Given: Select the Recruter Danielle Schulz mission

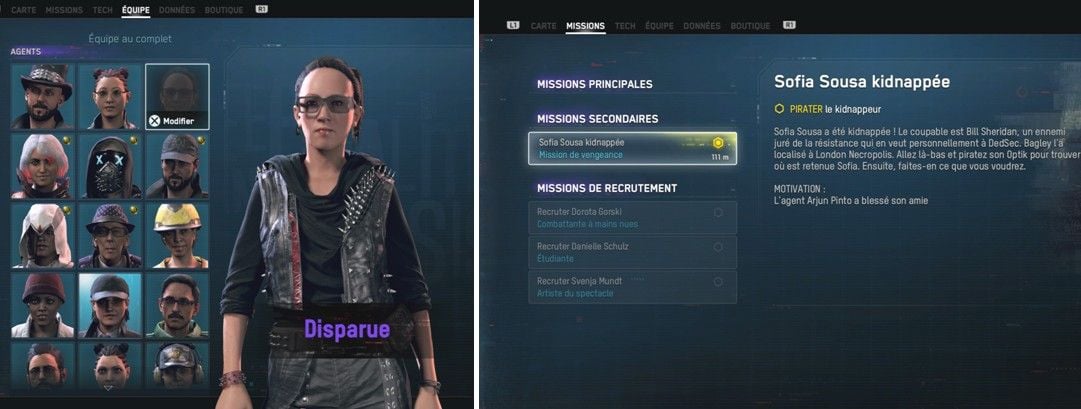Looking at the screenshot, I should click(x=632, y=252).
